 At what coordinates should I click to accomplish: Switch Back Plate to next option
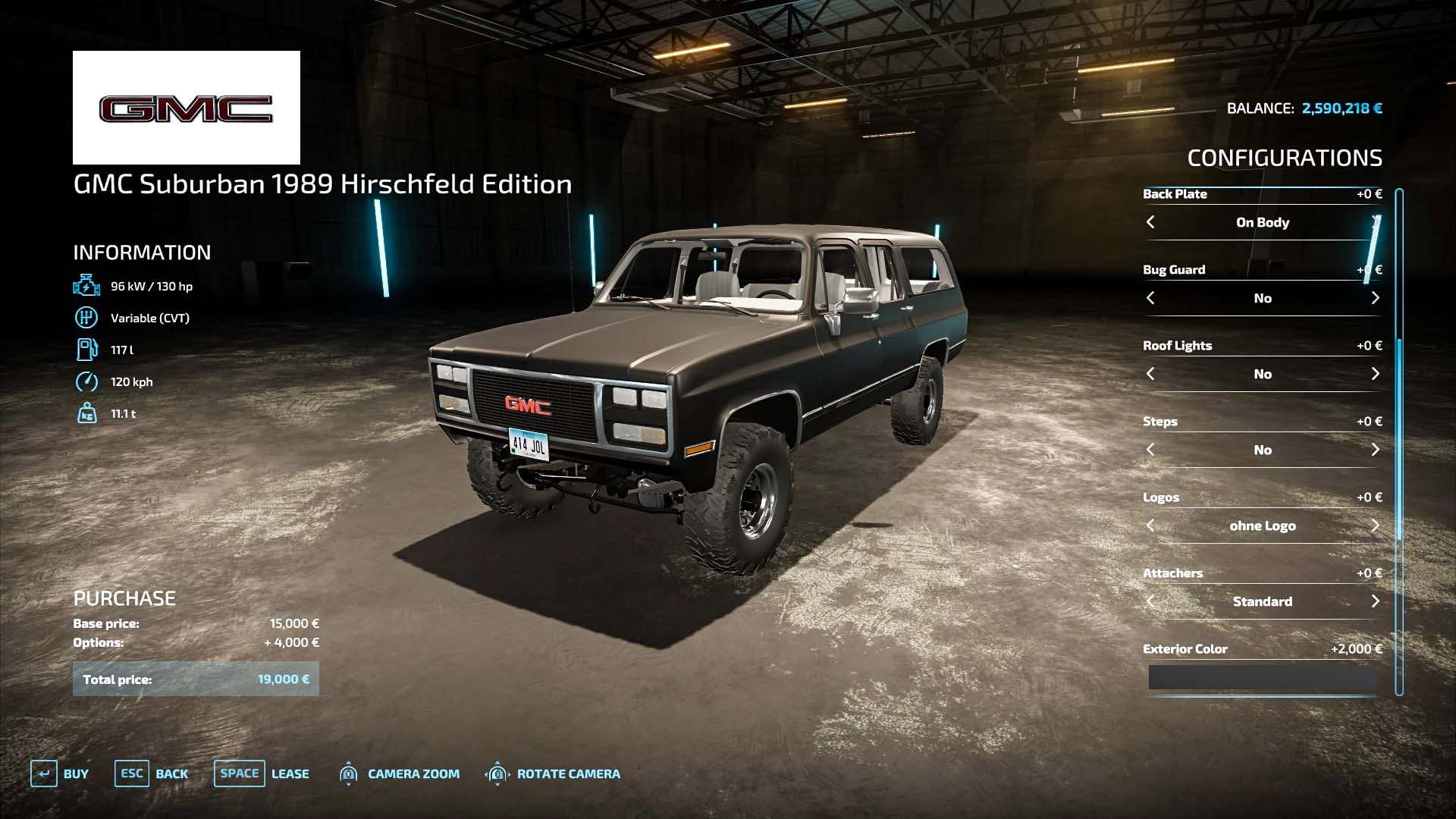pos(1375,222)
